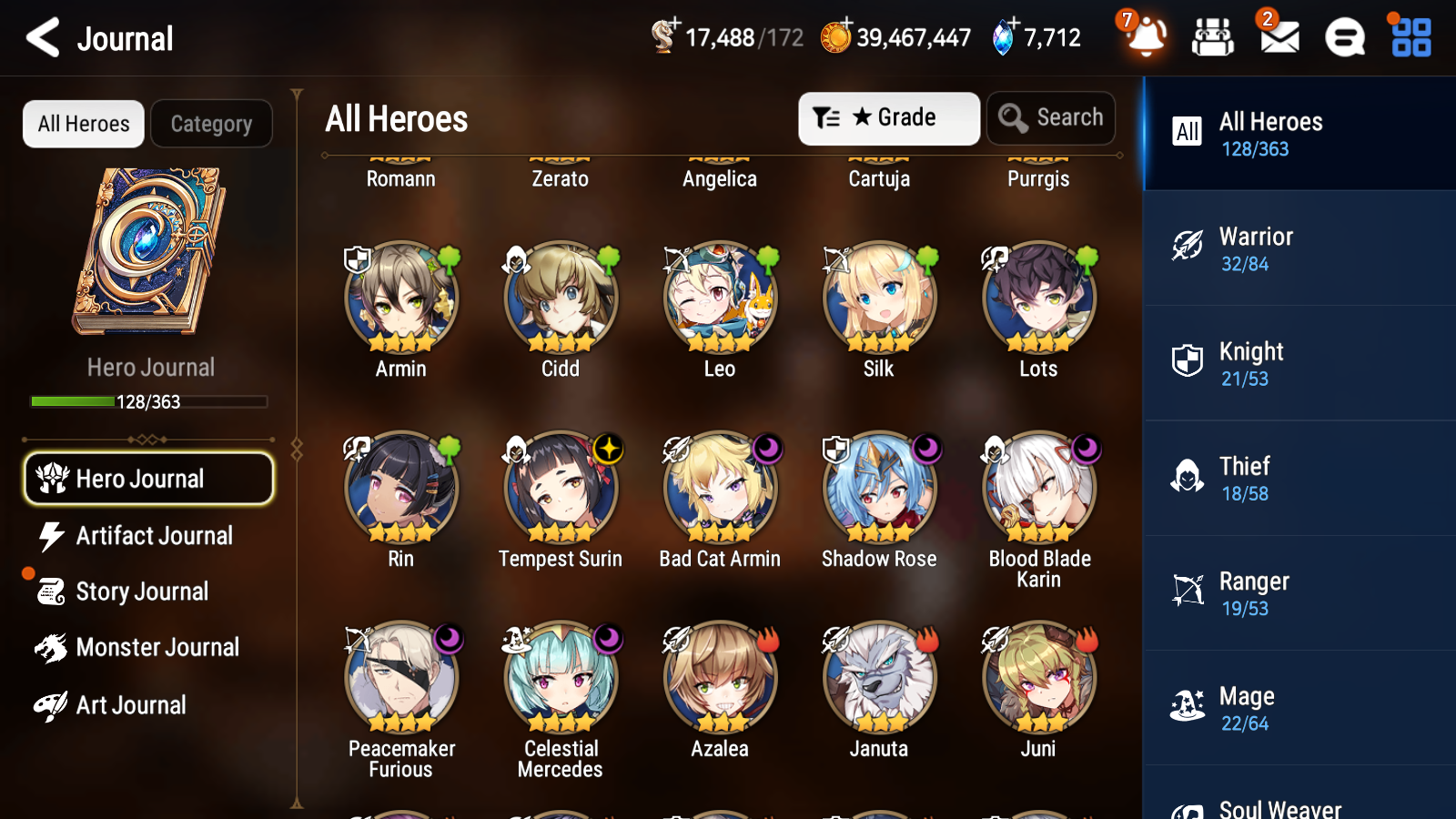Open the inventory bag
The height and width of the screenshot is (819, 1456).
[1213, 38]
